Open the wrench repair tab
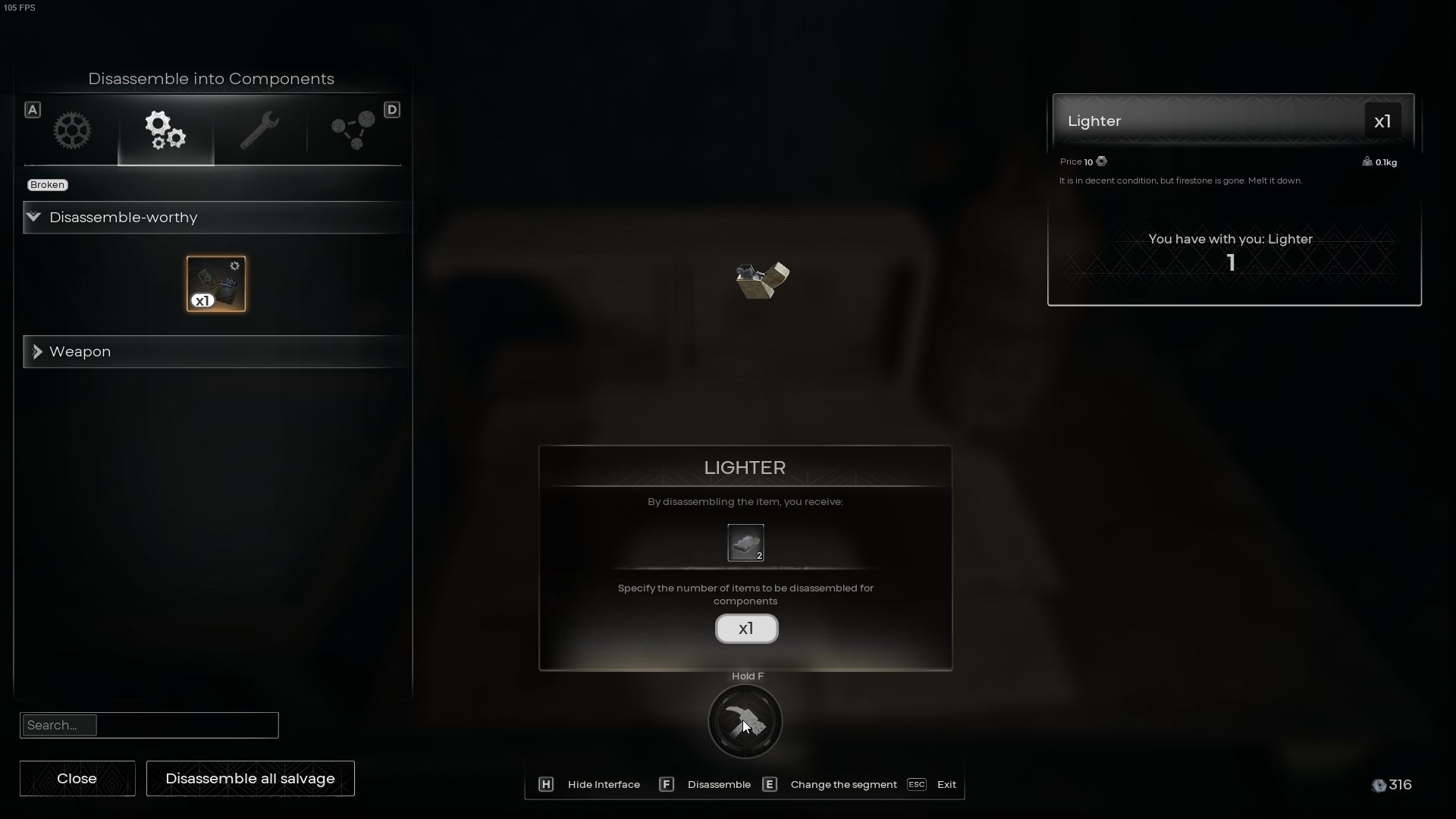This screenshot has width=1456, height=819. (x=259, y=130)
